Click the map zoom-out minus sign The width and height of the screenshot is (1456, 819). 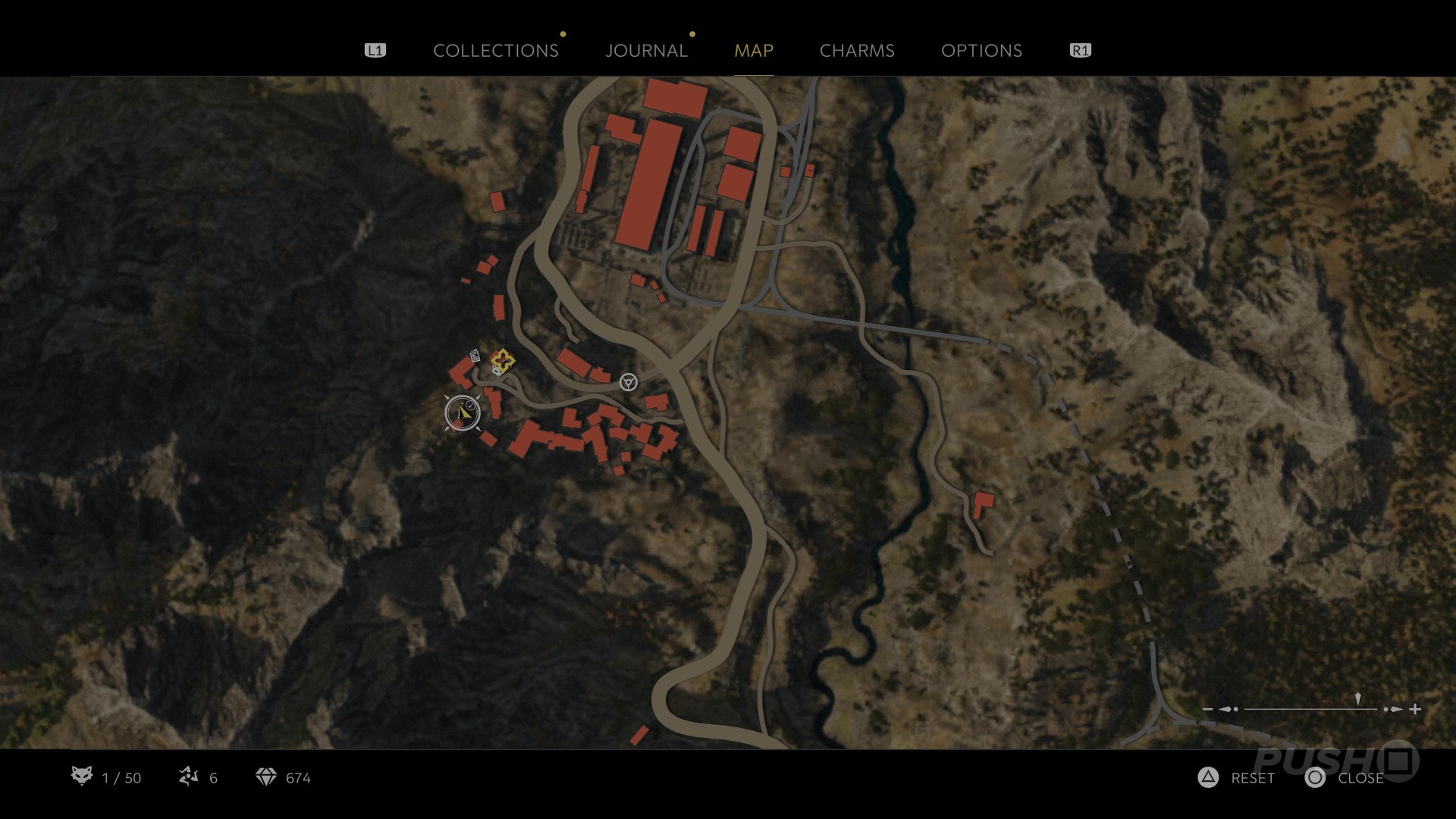click(x=1208, y=709)
